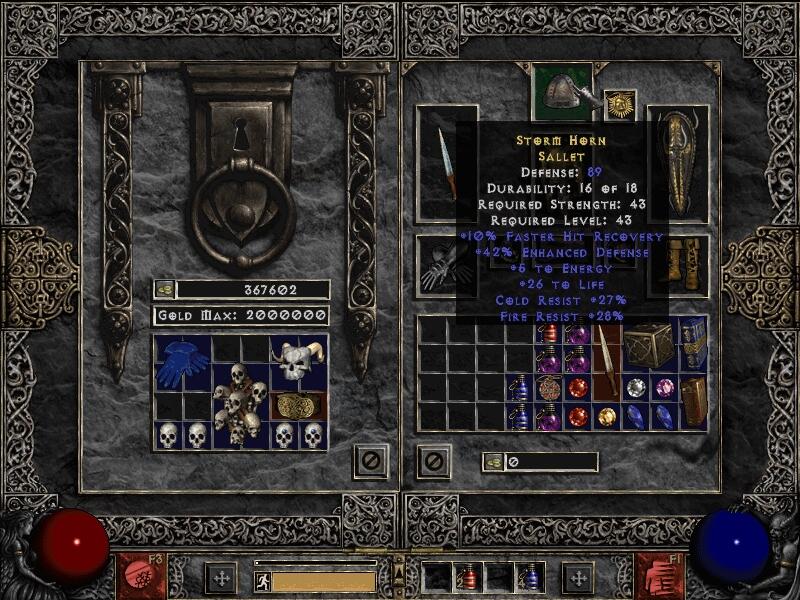Select the blue tome in inventory
Screen dimensions: 800x600
[693, 343]
